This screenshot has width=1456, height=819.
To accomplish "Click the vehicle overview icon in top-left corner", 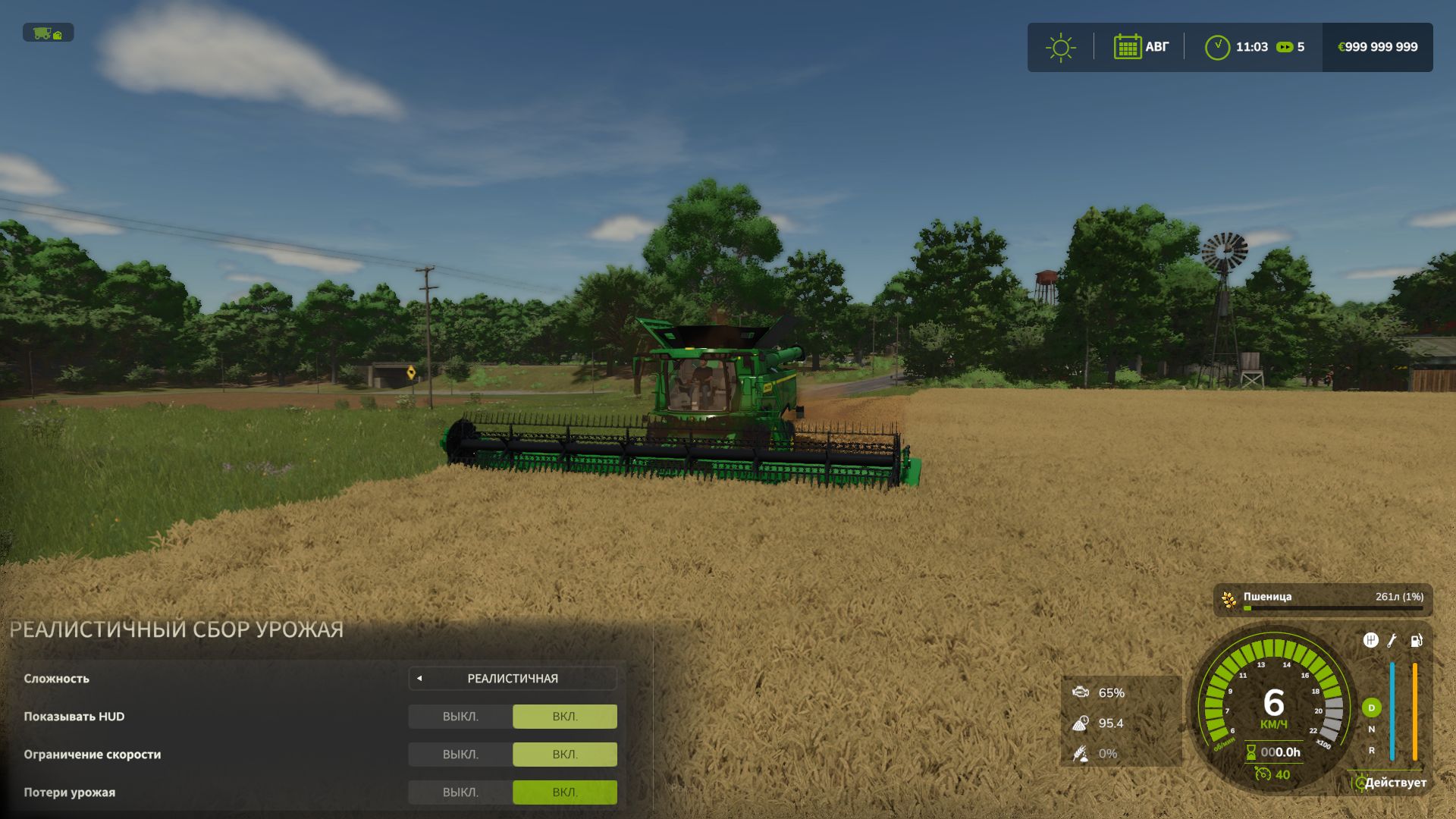I will (x=47, y=33).
